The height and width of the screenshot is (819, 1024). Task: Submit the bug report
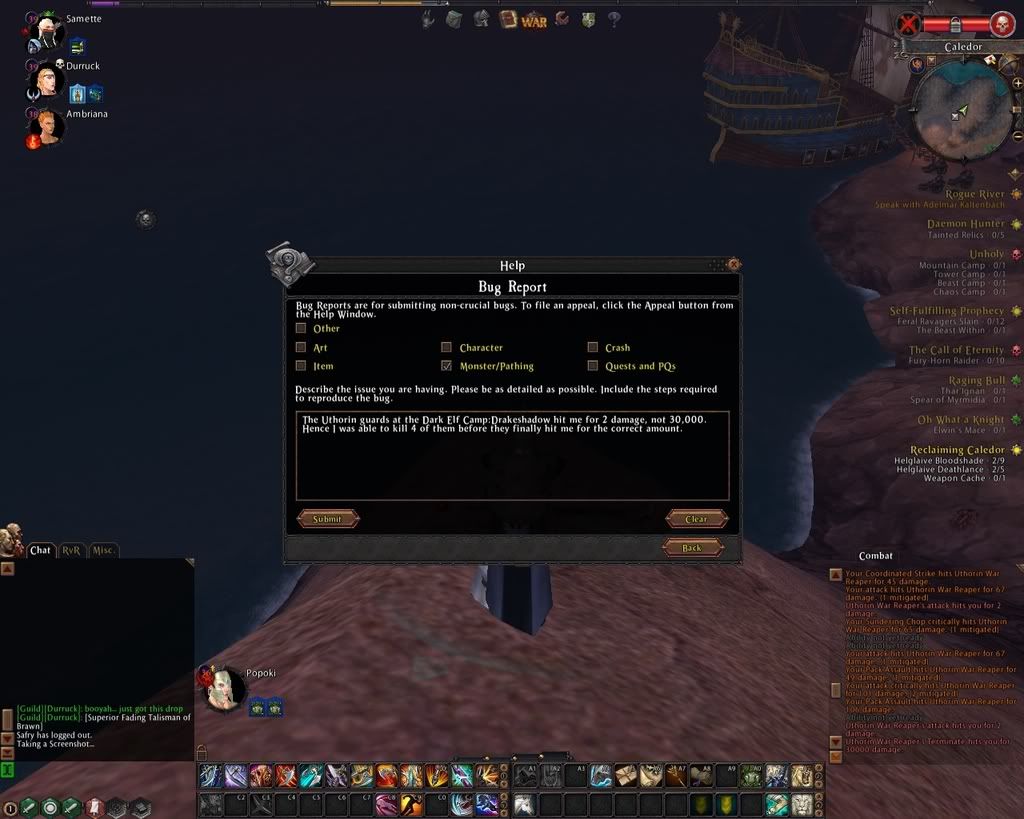327,519
